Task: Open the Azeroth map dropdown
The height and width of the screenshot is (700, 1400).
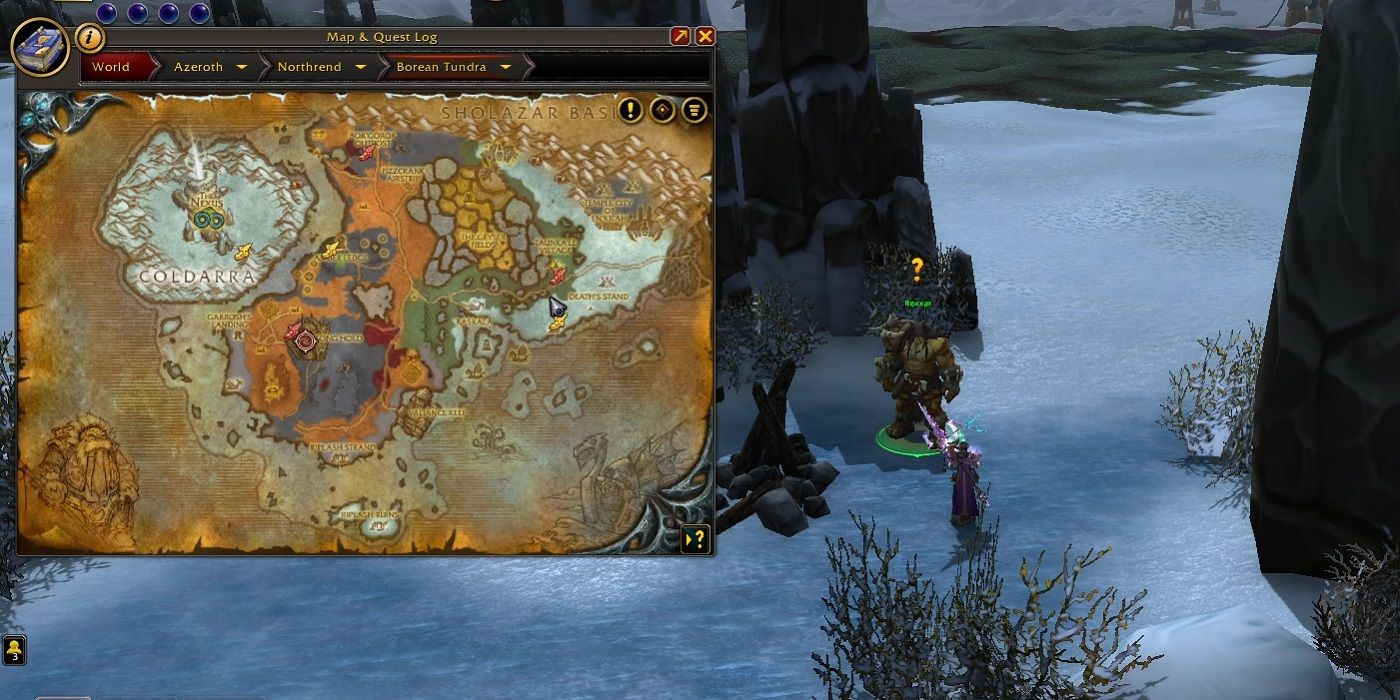Action: (241, 67)
